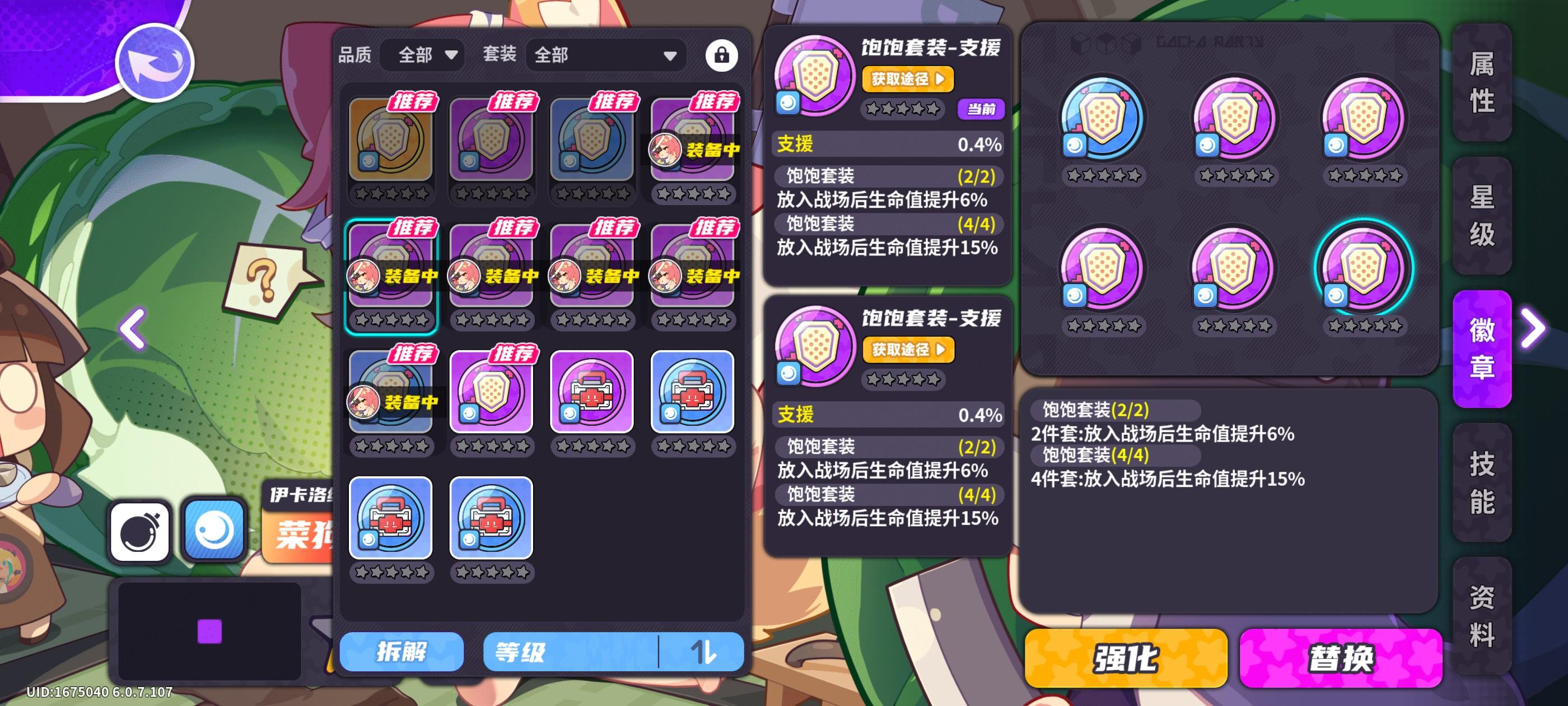Open the 品质 quality dropdown
The width and height of the screenshot is (1568, 706).
[x=422, y=55]
